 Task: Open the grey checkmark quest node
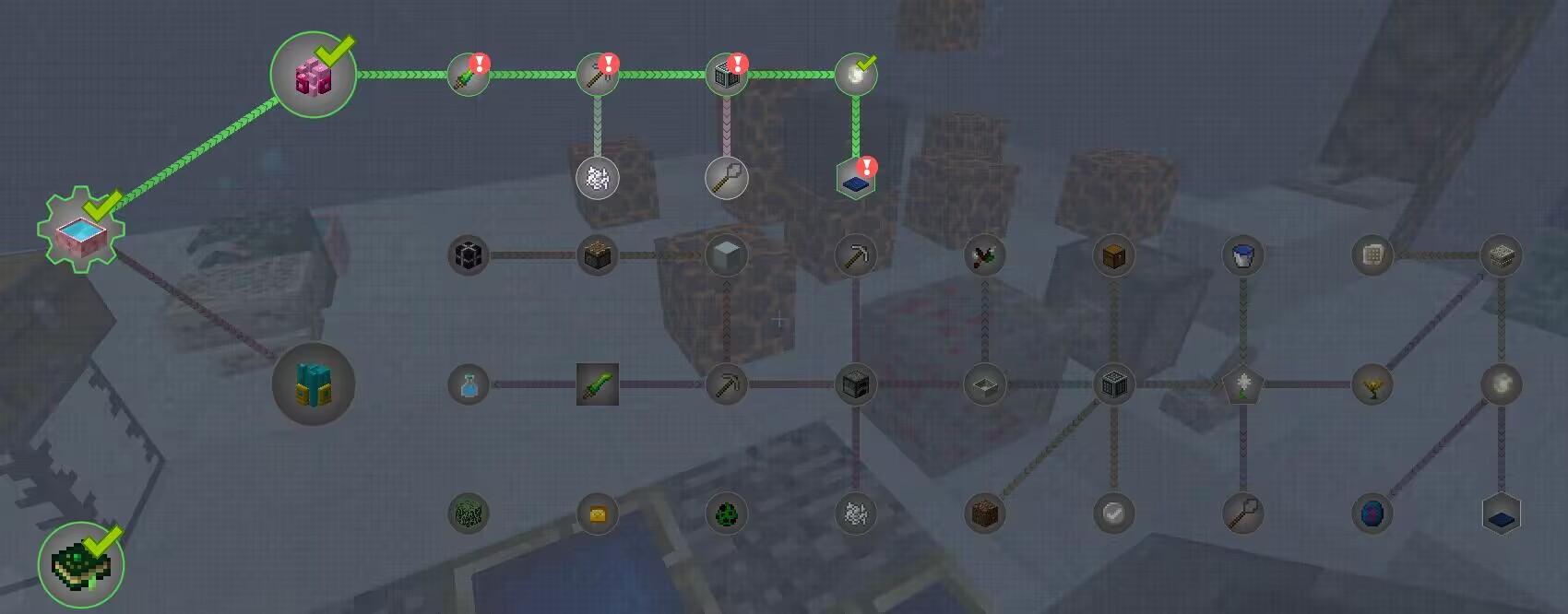[x=1113, y=514]
